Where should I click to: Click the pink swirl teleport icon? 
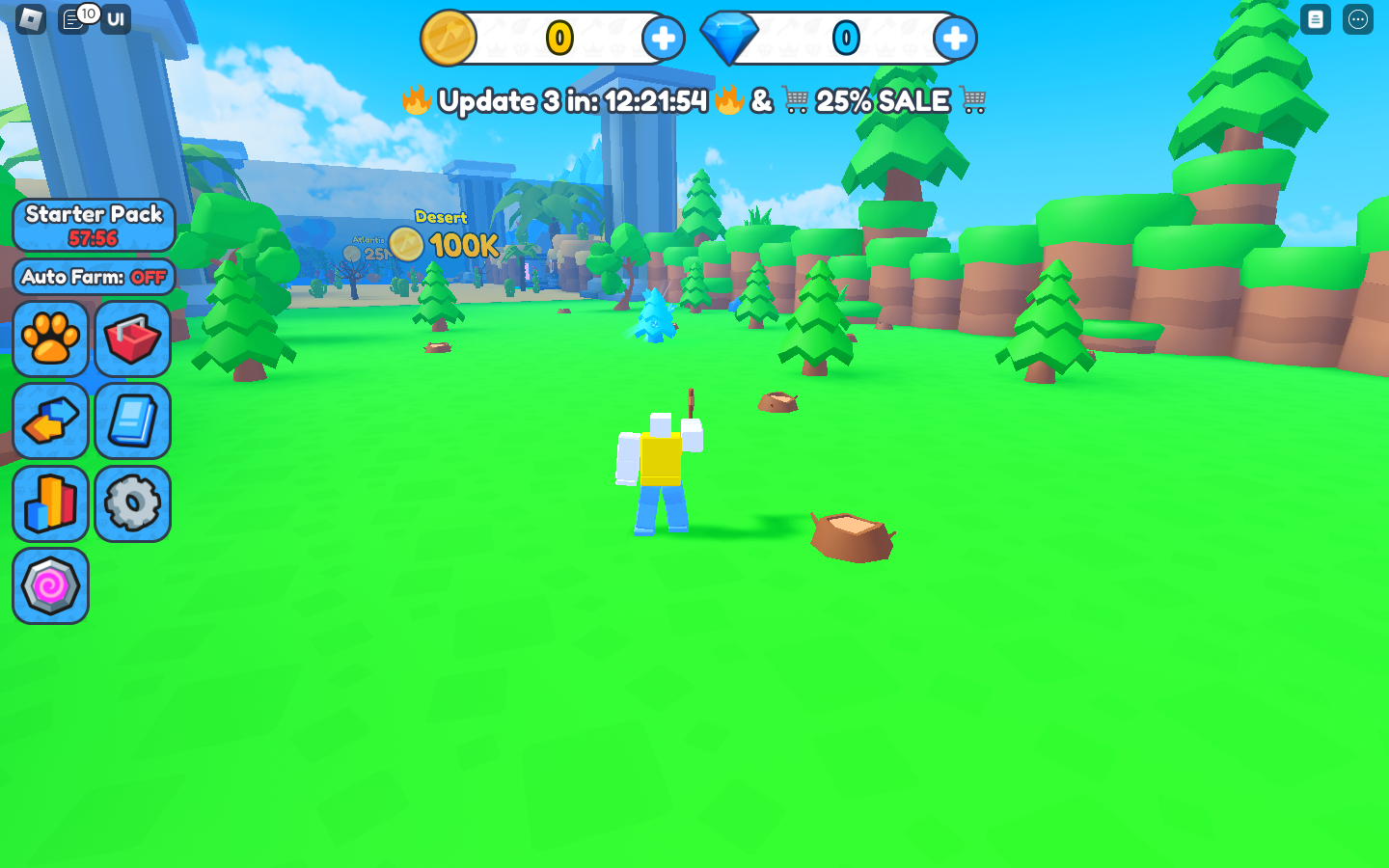(x=51, y=585)
